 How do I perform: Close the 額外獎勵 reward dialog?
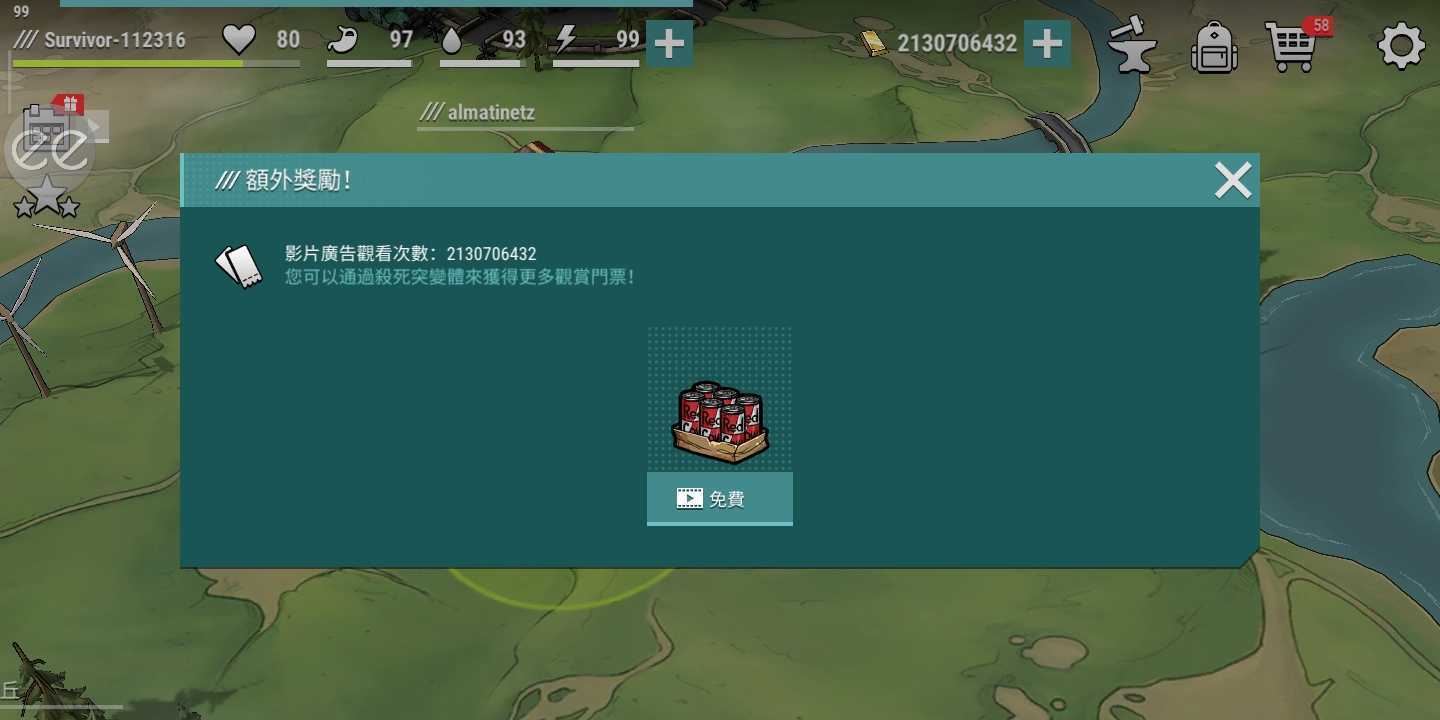point(1232,180)
